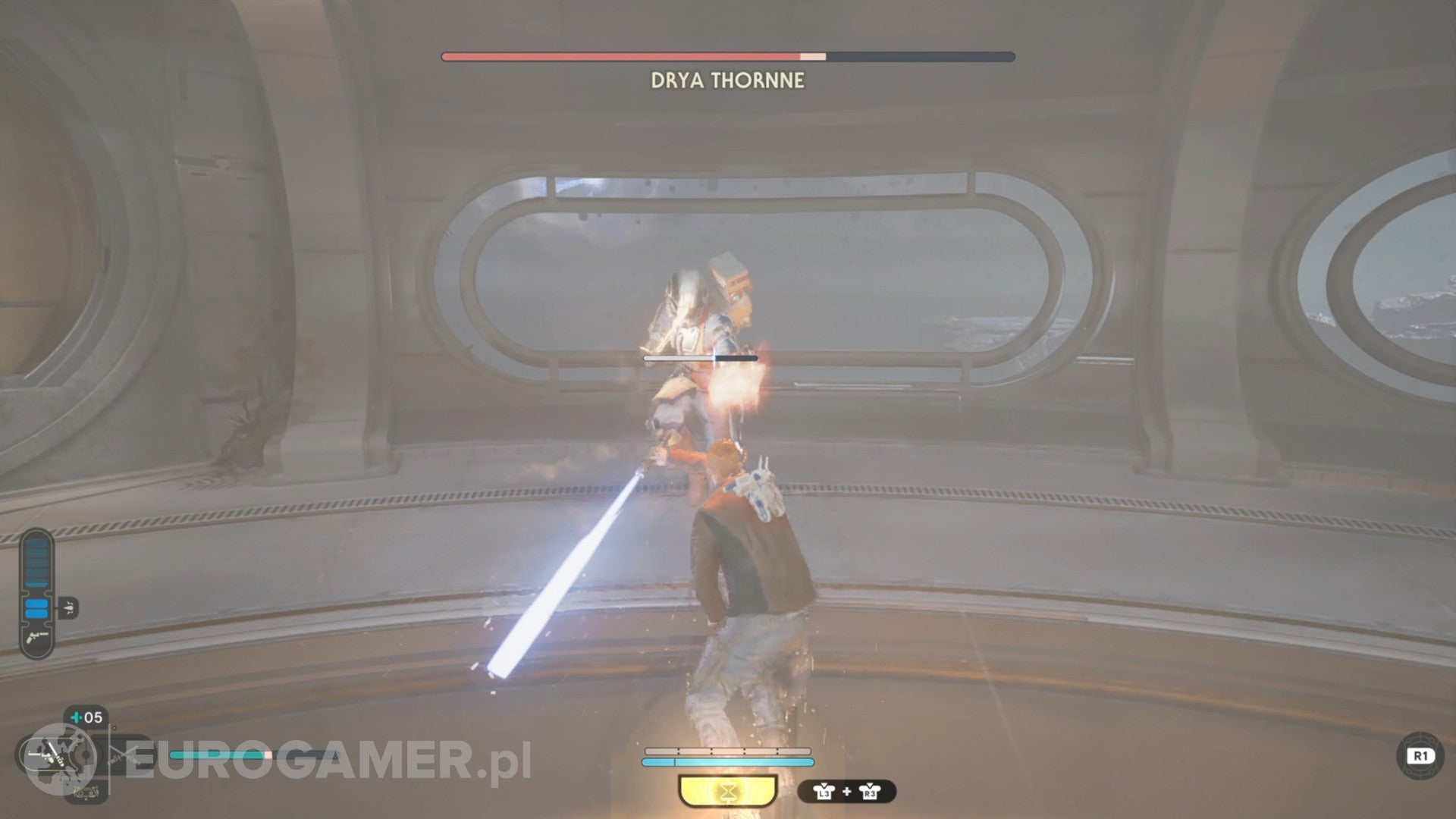
Task: Expand the down arrow above the L3 icon
Action: pos(824,785)
